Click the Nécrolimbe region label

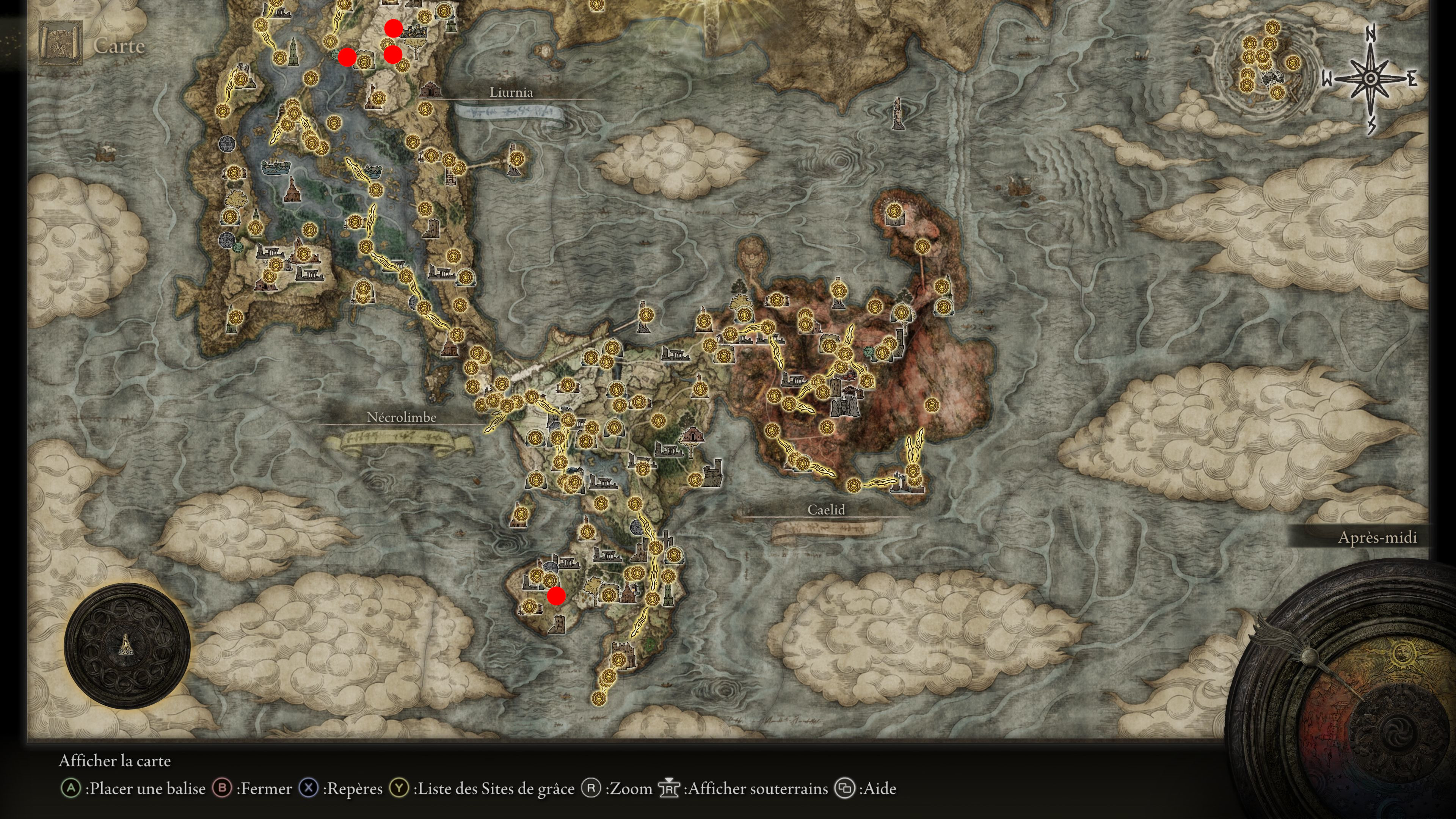401,417
